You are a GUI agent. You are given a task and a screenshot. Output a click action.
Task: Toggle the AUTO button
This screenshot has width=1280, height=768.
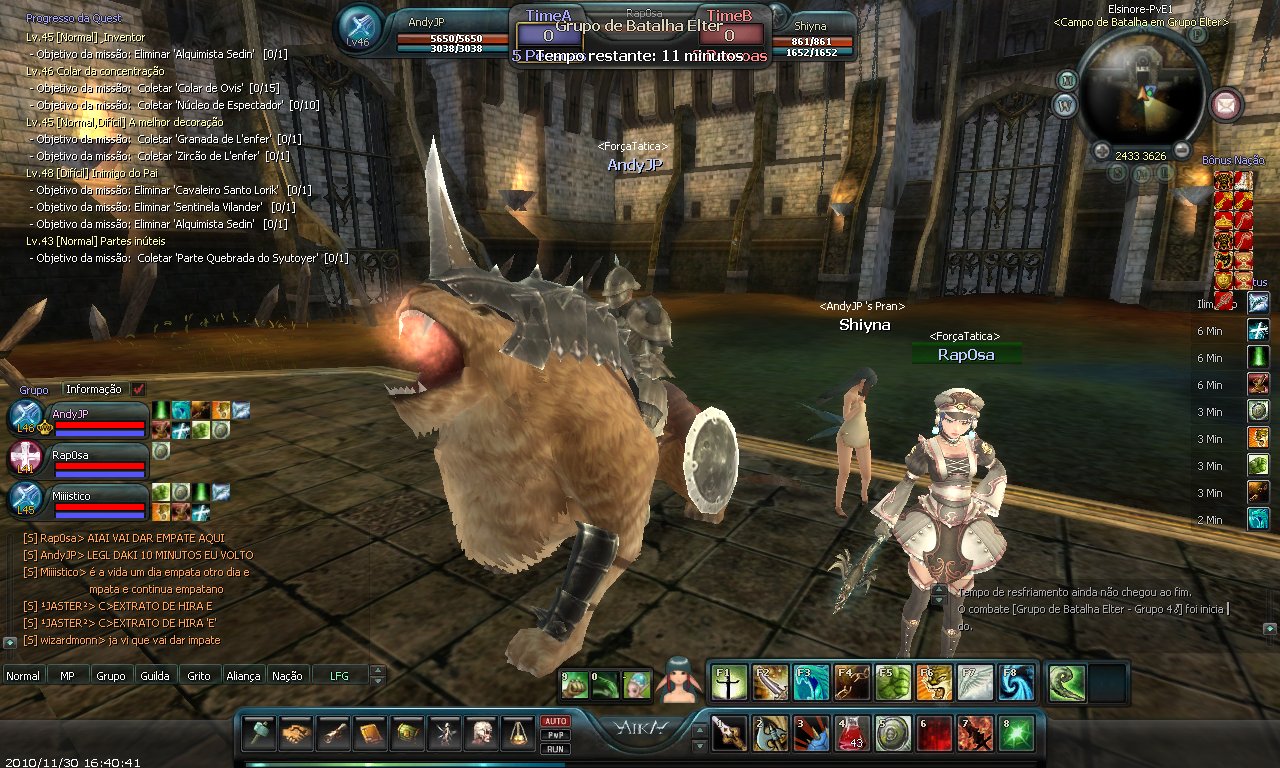click(555, 721)
